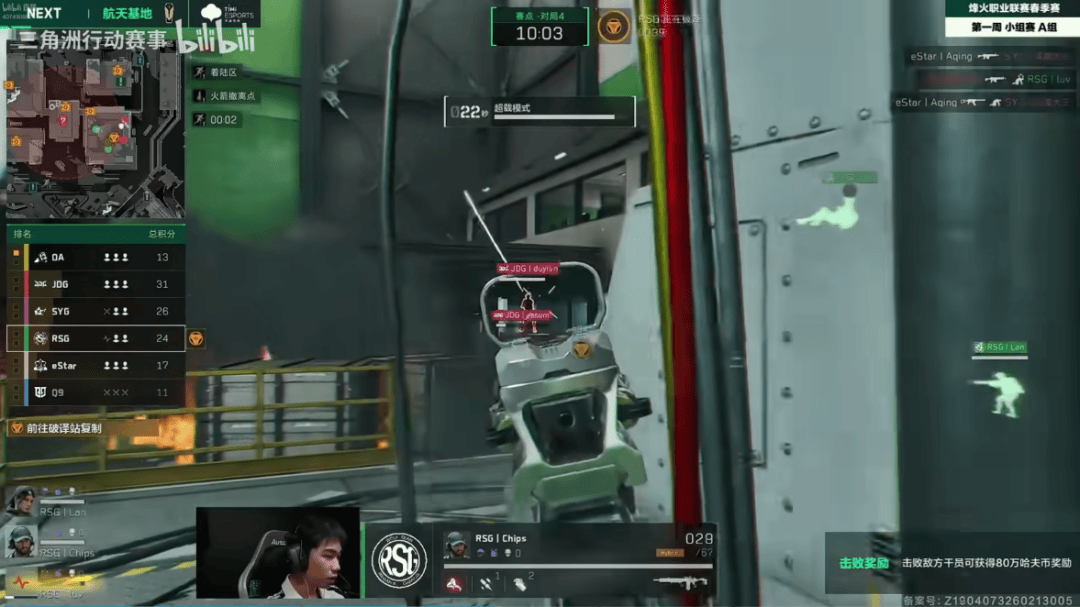Spectate teammate RSG | Lan
Viewport: 1080px width, 607px height.
(22, 501)
